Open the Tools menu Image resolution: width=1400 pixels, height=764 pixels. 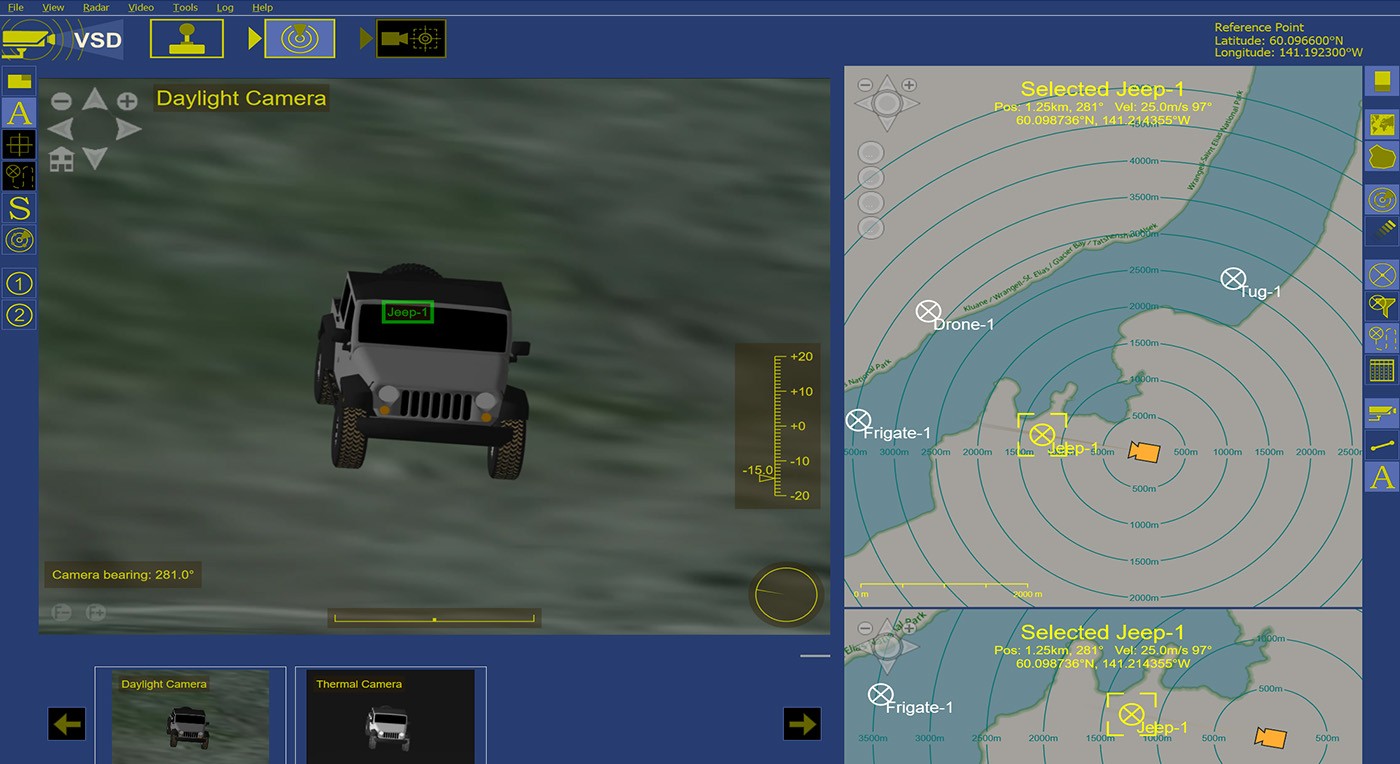(x=185, y=7)
